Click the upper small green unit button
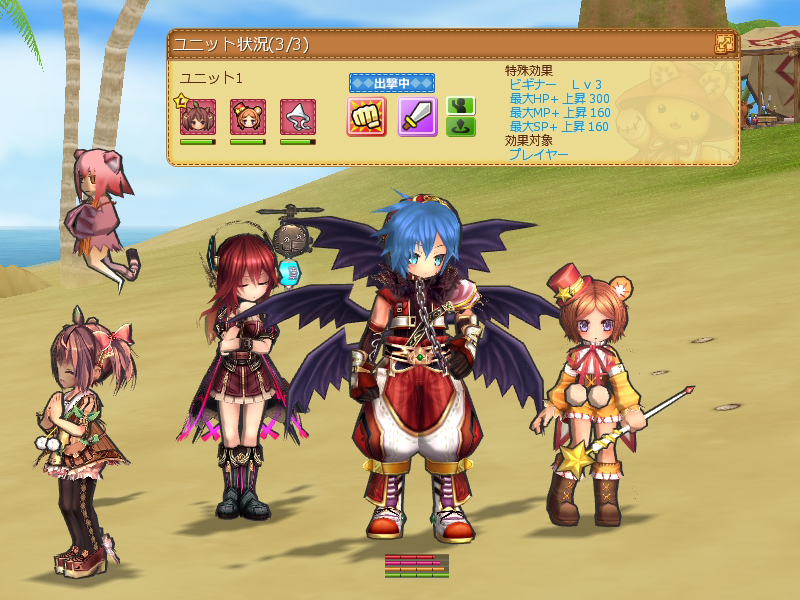This screenshot has width=800, height=600. pyautogui.click(x=461, y=106)
